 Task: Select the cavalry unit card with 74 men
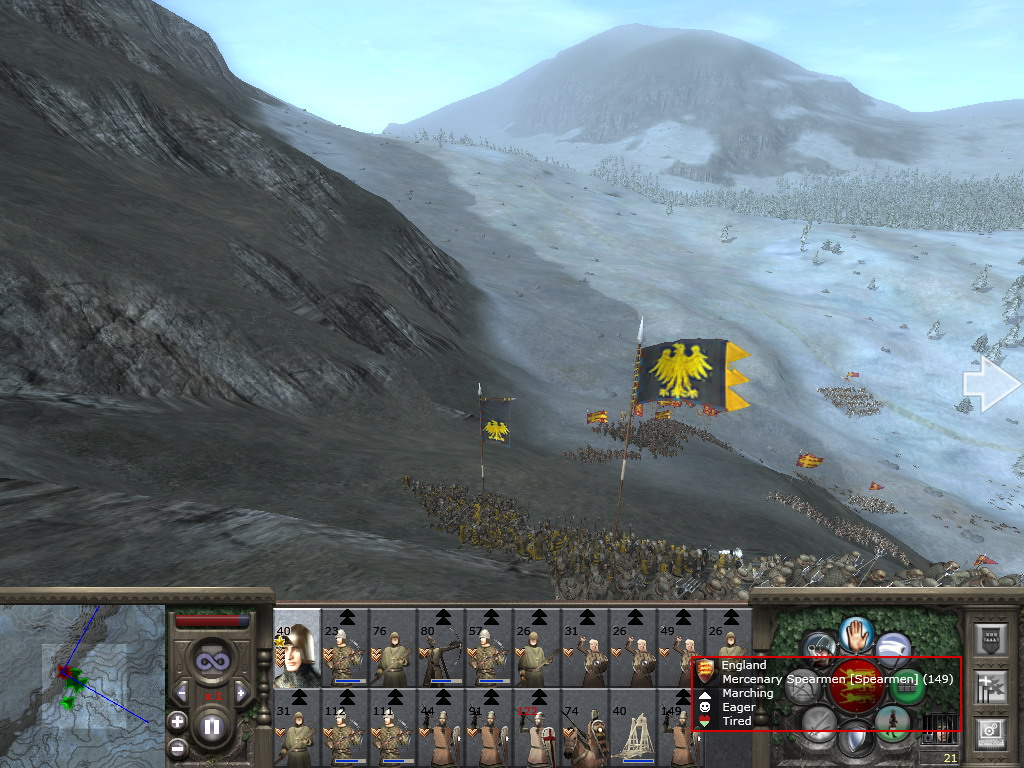pyautogui.click(x=585, y=729)
